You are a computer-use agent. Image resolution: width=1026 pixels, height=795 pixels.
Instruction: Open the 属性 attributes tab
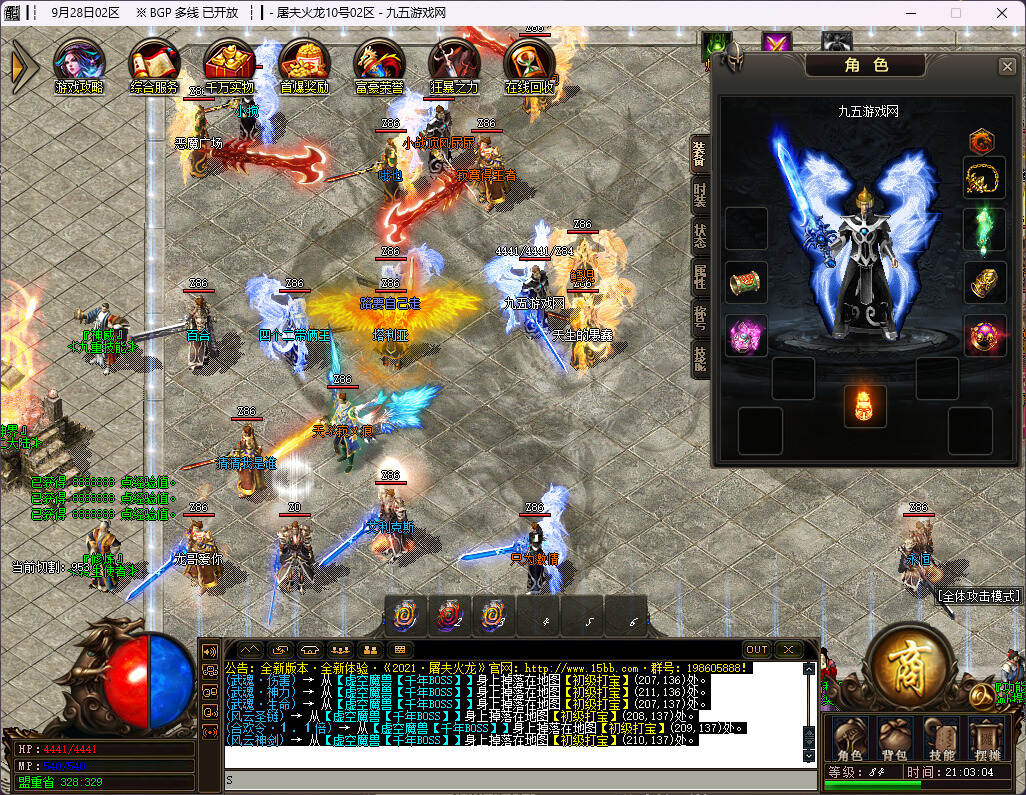click(x=700, y=276)
